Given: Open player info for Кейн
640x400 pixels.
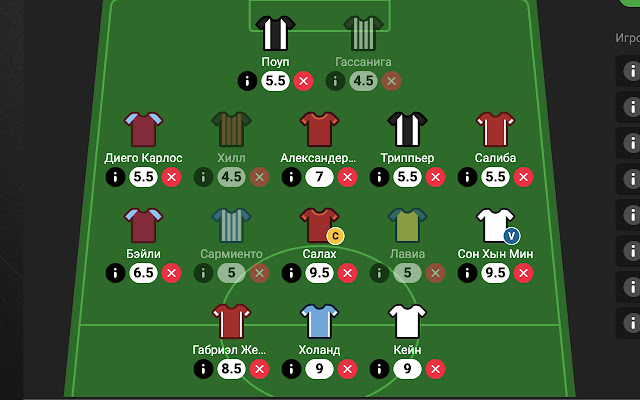Looking at the screenshot, I should pyautogui.click(x=379, y=369).
